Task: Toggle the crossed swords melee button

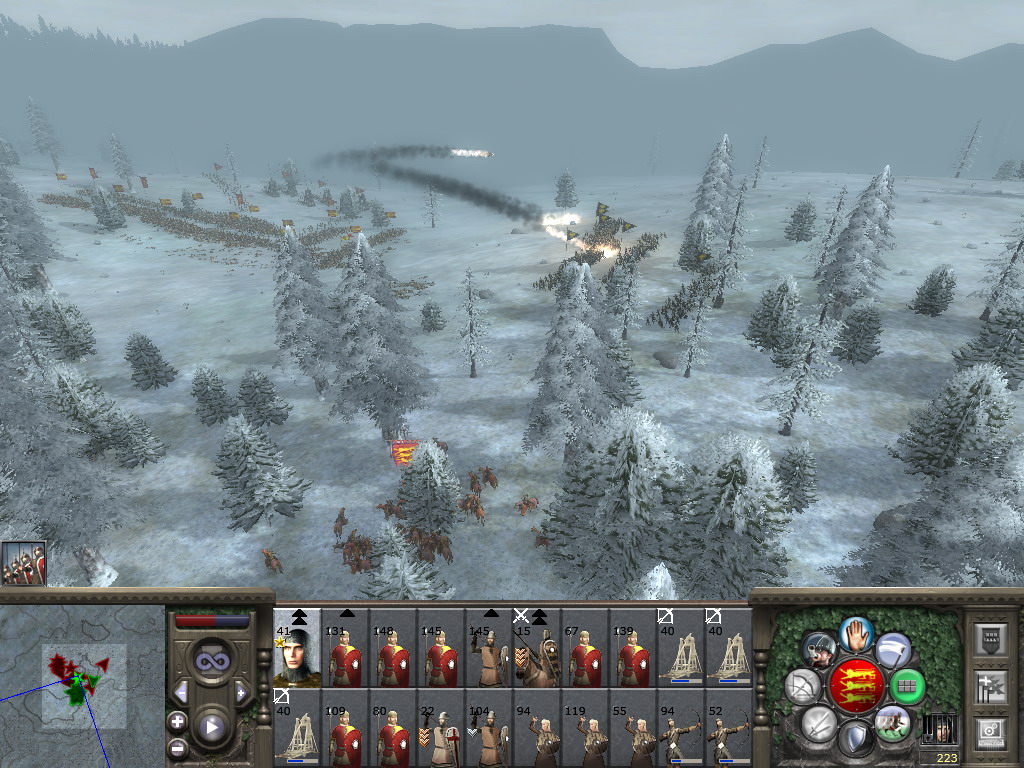Action: (x=819, y=722)
